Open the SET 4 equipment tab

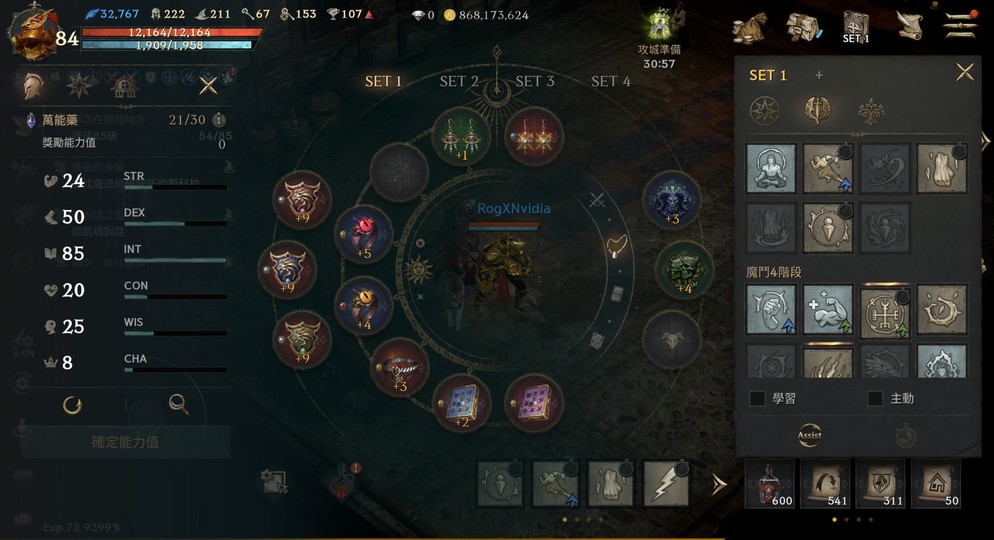611,81
